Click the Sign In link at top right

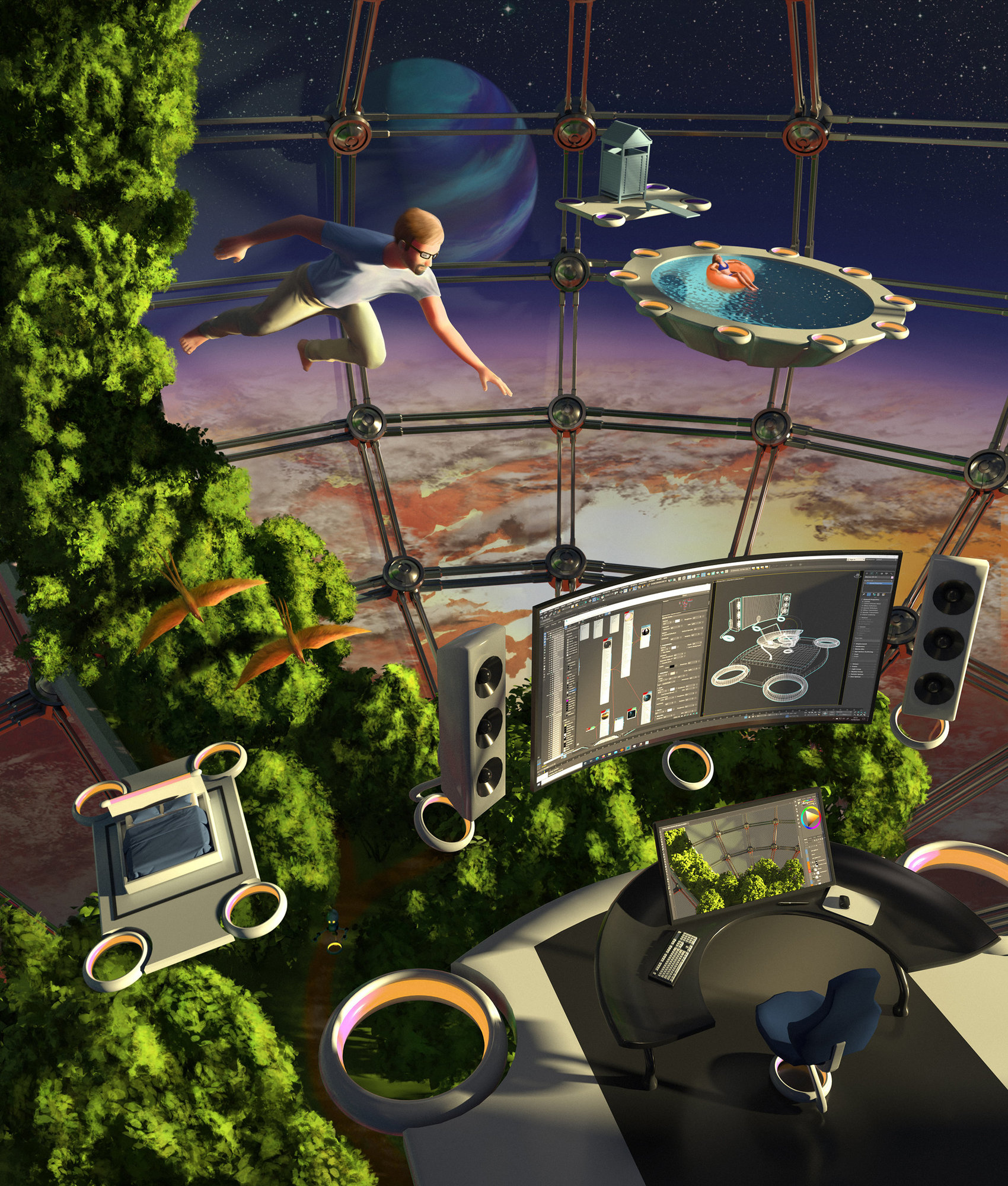click(x=851, y=560)
